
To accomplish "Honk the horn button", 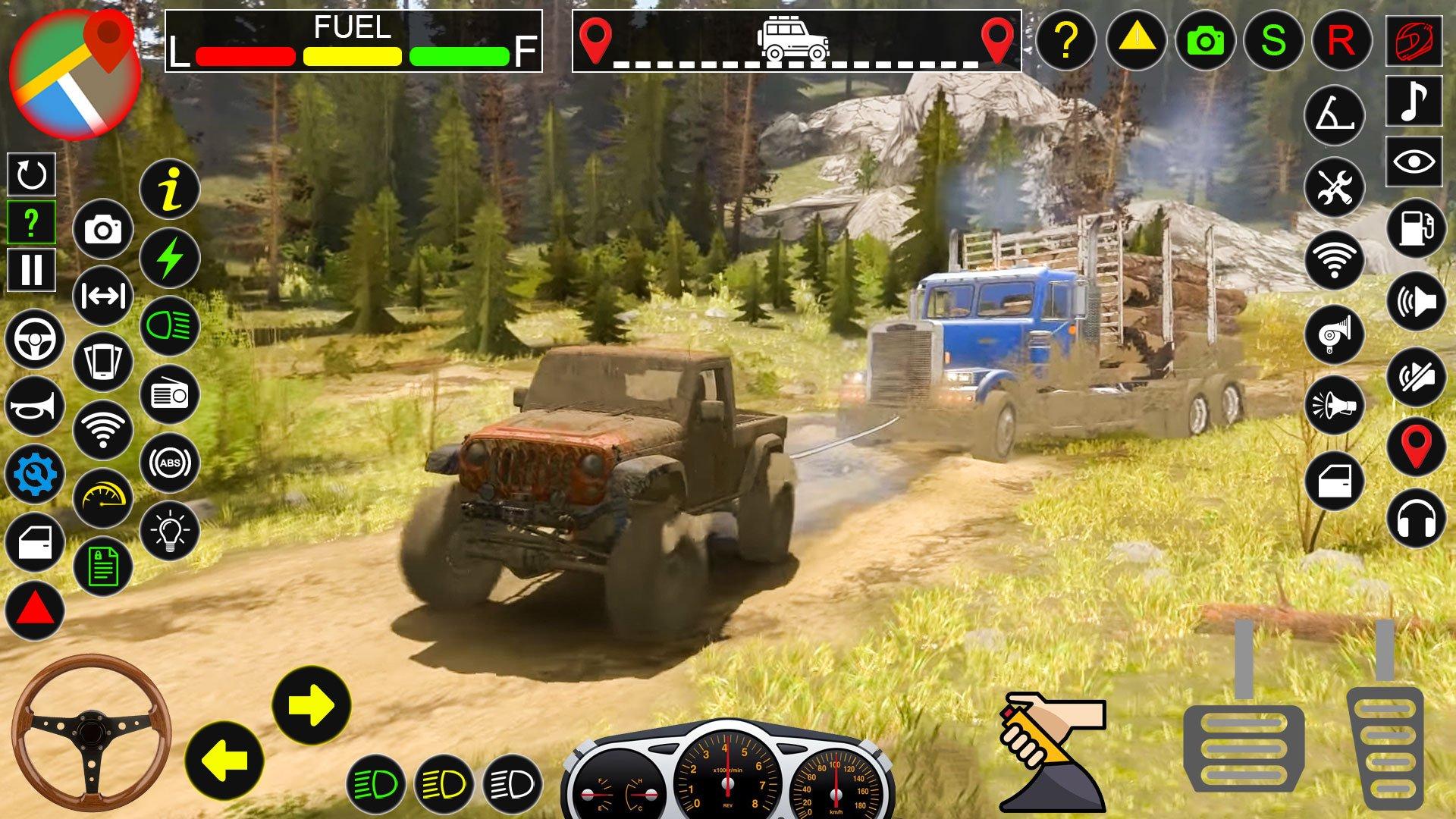I will 35,406.
